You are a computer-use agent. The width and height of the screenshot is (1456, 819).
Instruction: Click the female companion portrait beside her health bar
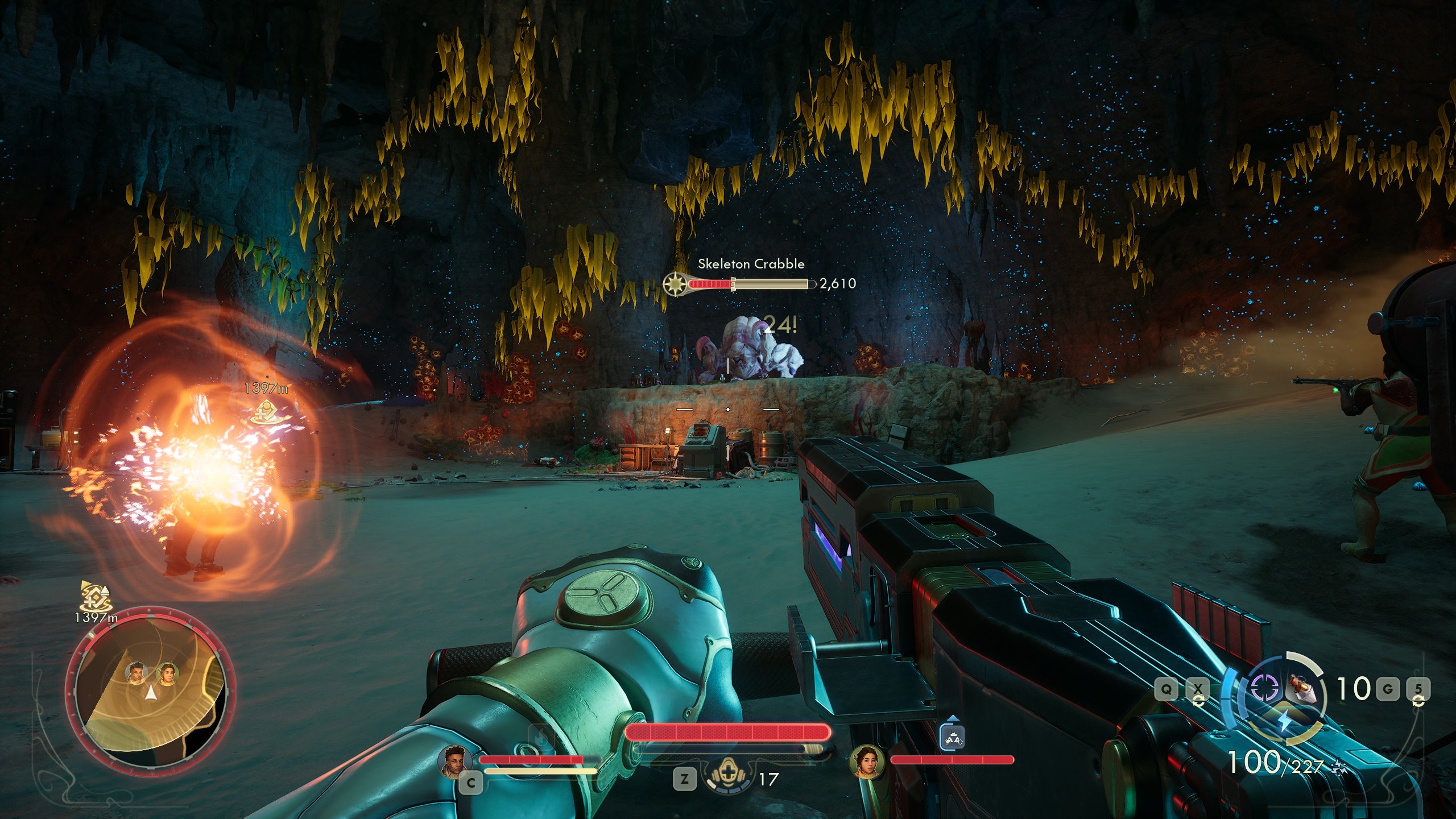click(867, 762)
